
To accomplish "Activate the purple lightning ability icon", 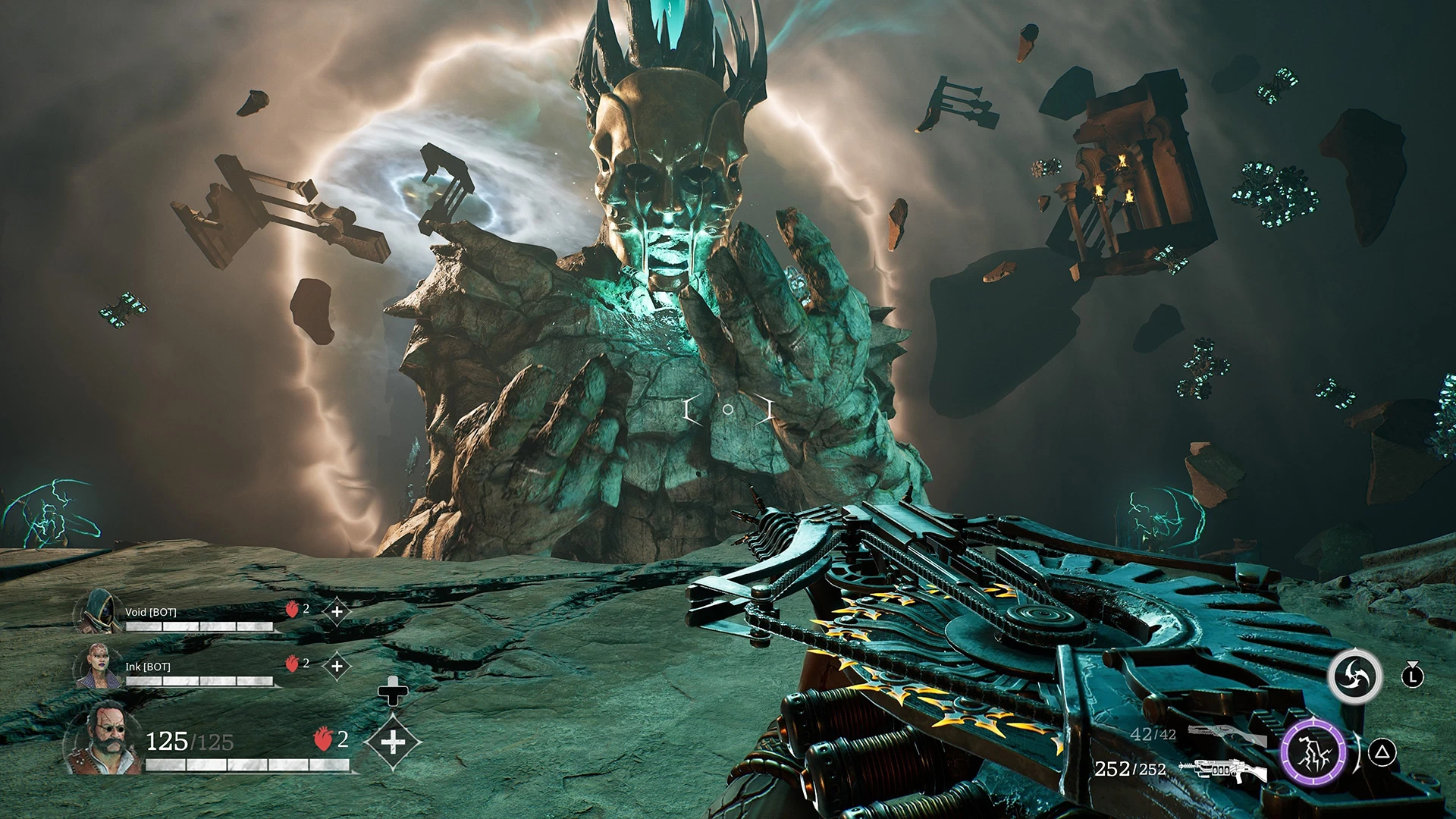I will (x=1313, y=752).
